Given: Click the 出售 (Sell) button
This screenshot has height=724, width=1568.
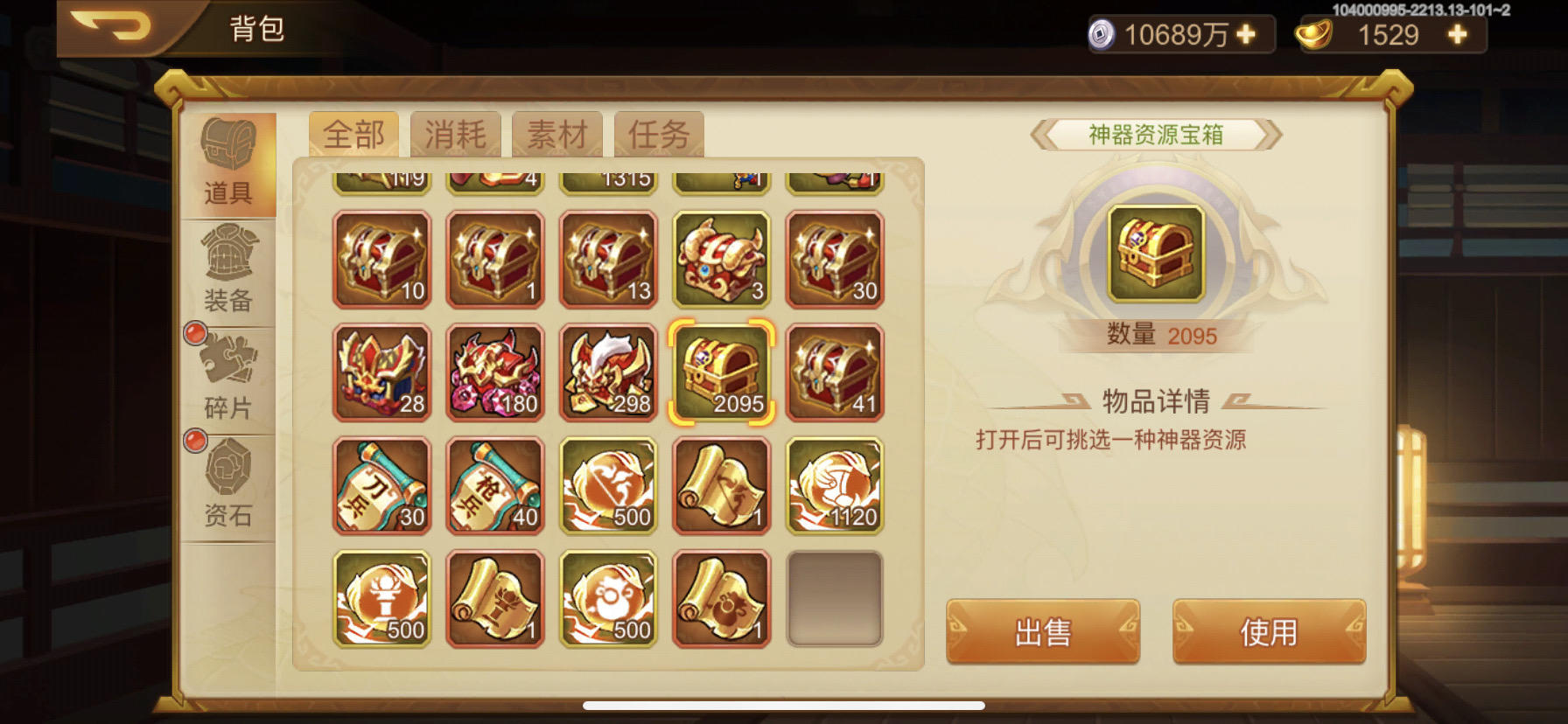Looking at the screenshot, I should [x=1043, y=632].
